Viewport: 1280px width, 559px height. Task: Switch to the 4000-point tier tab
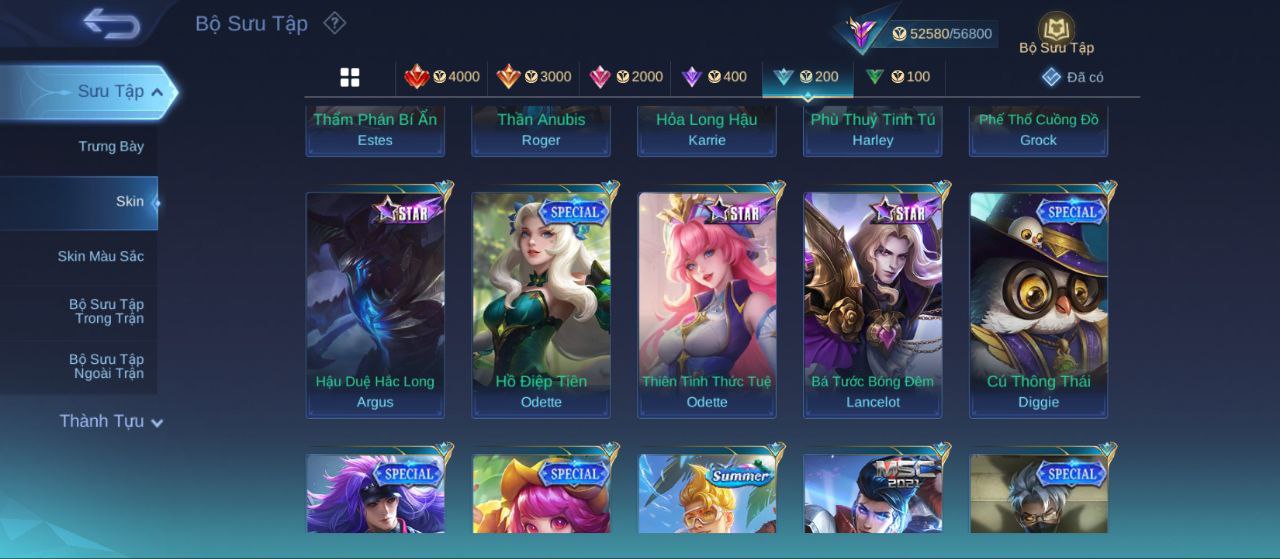[442, 77]
